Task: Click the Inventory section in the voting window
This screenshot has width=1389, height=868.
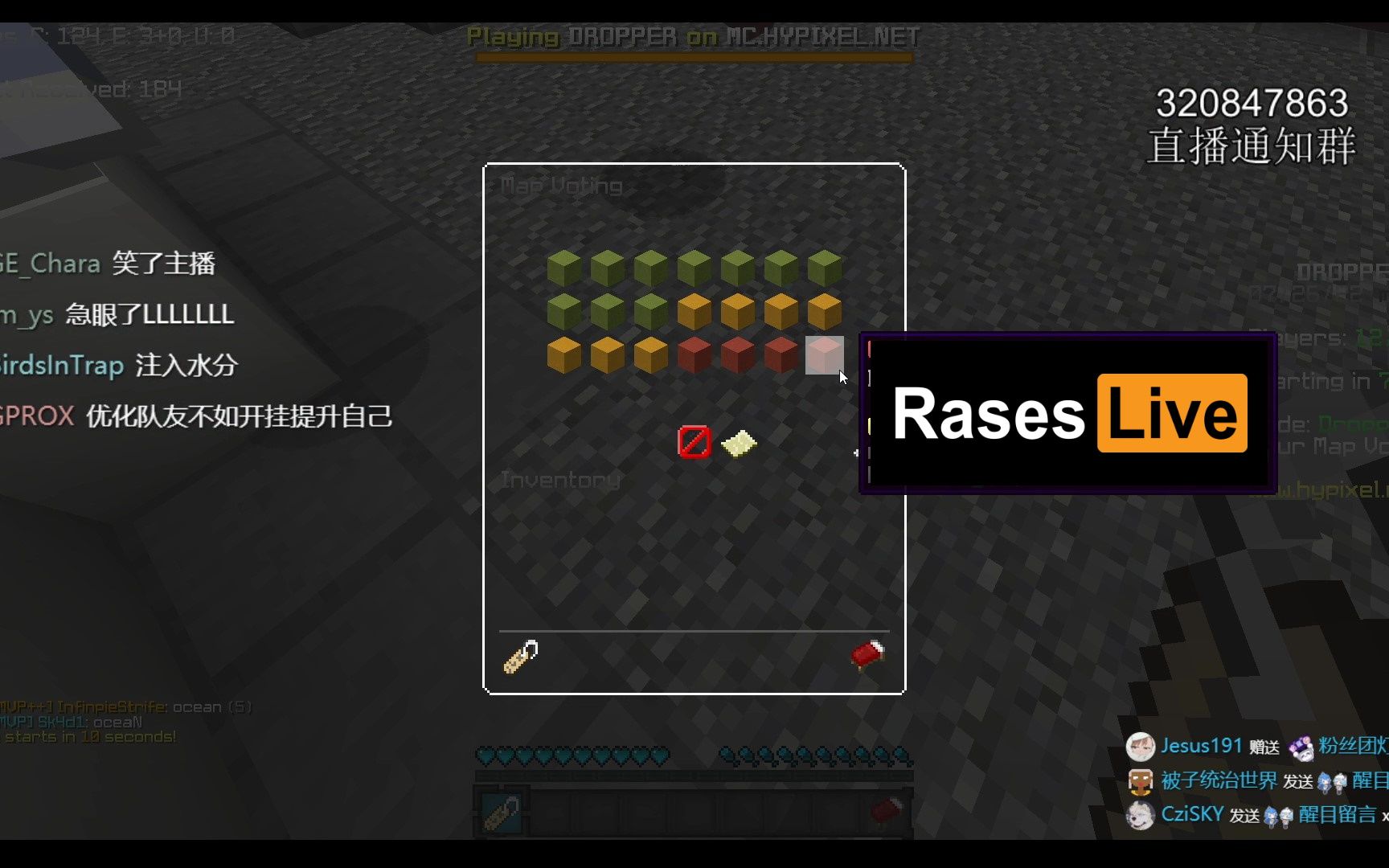Action: (559, 480)
